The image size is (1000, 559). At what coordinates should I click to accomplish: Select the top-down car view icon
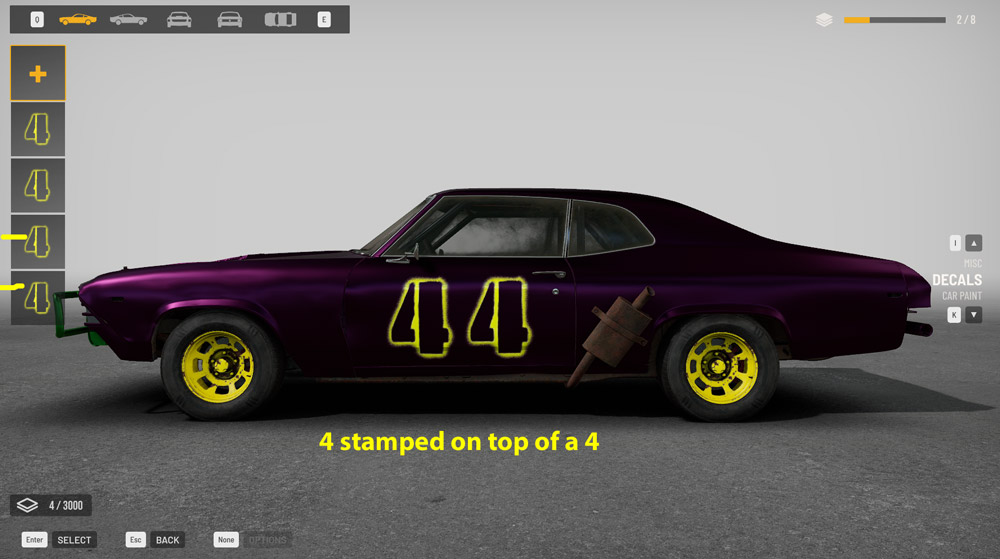280,19
